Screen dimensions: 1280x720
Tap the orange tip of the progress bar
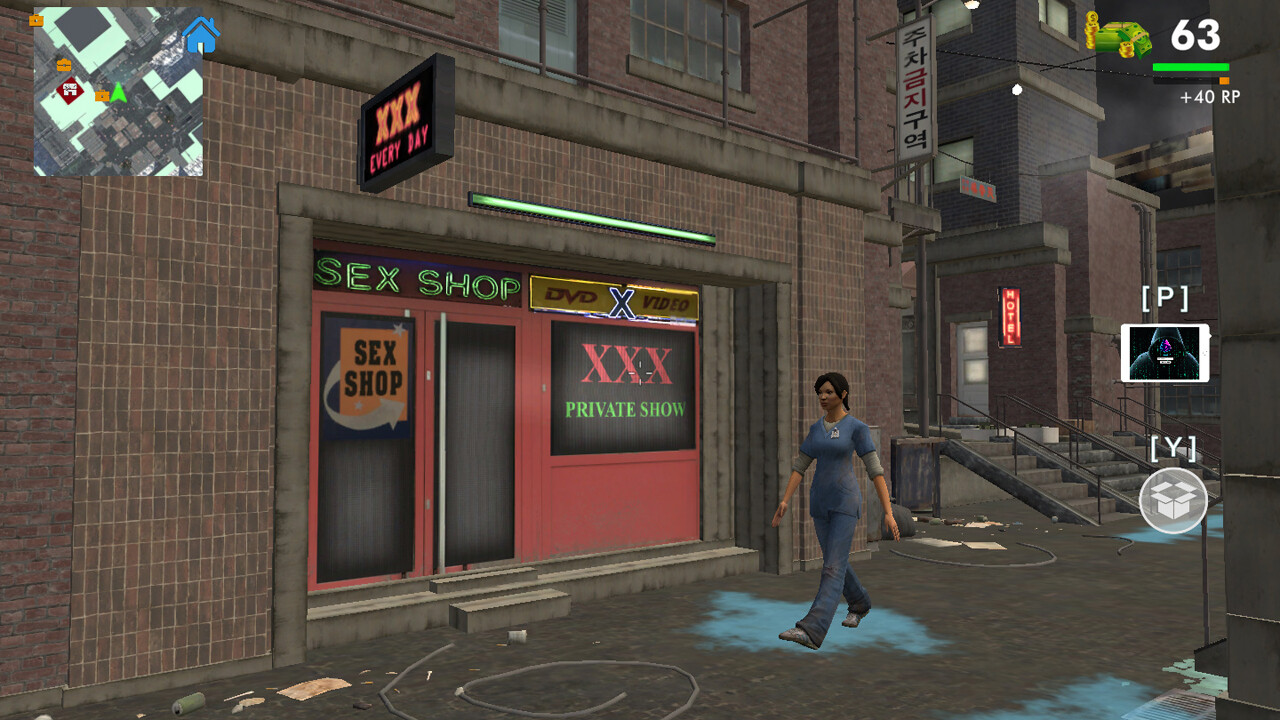click(1222, 79)
